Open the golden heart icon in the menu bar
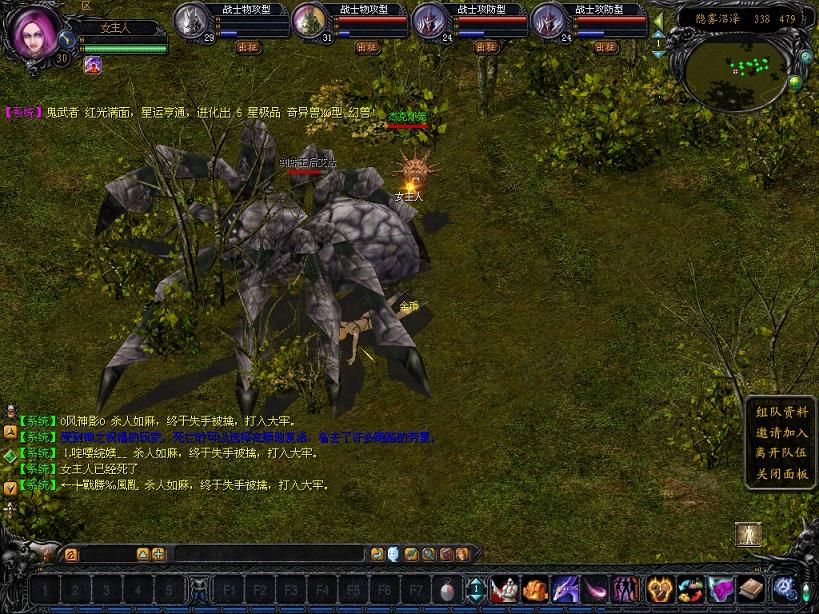The image size is (819, 614). coord(658,589)
